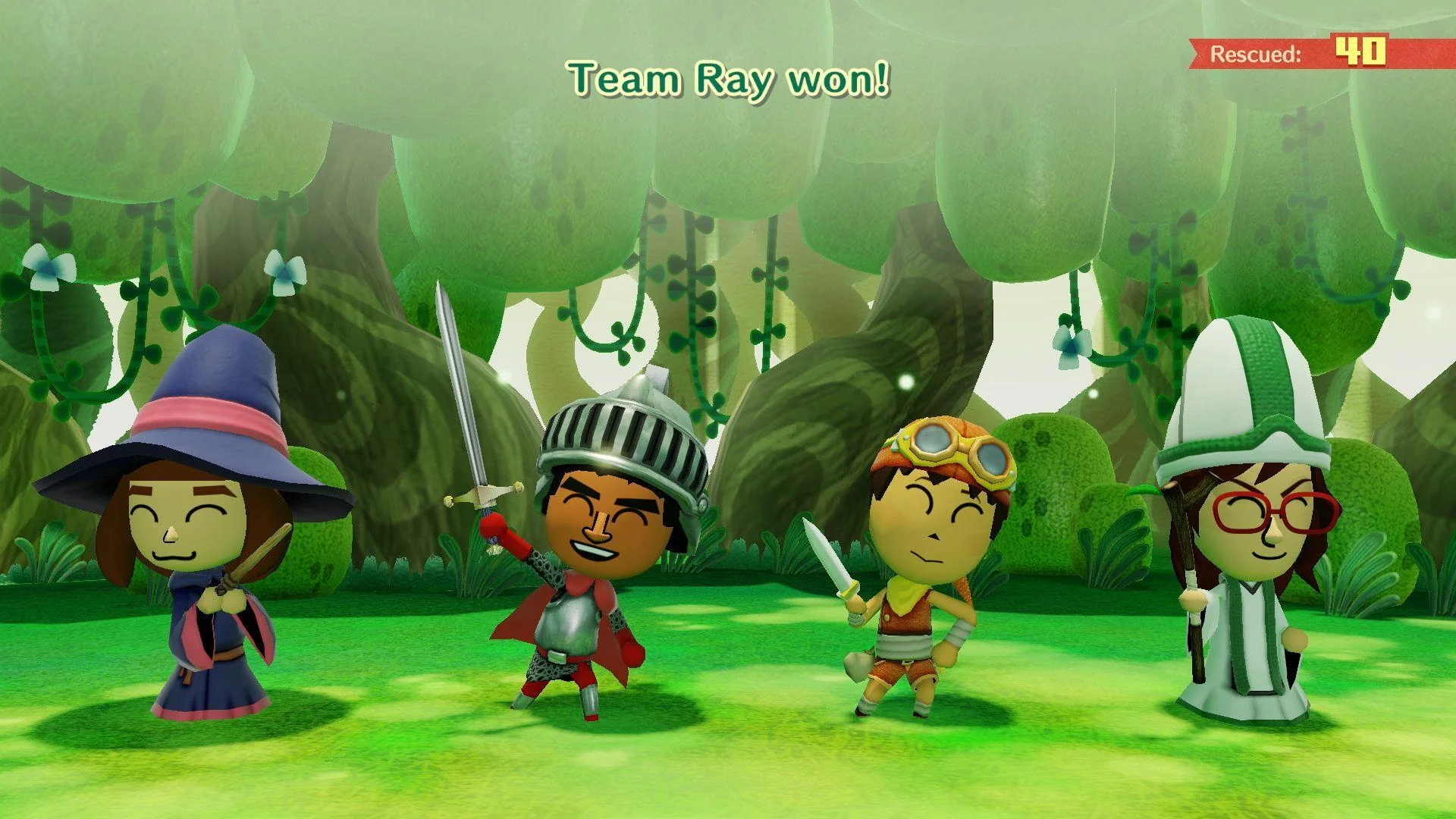This screenshot has height=819, width=1456.
Task: Click the Team Ray won message
Action: coord(726,76)
